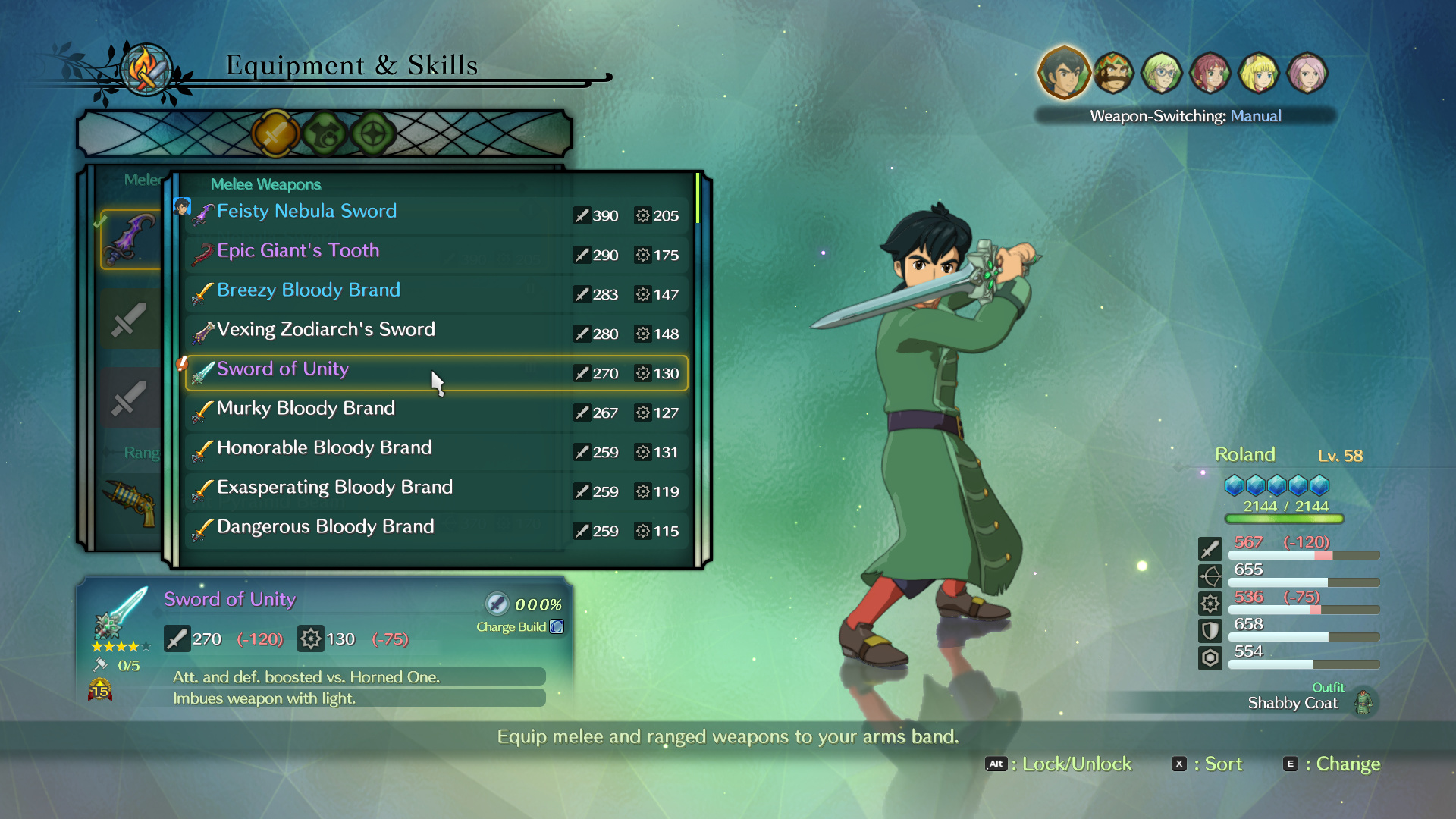This screenshot has height=819, width=1456.
Task: Select Vexing Zodiarch's Sword
Action: tap(436, 333)
